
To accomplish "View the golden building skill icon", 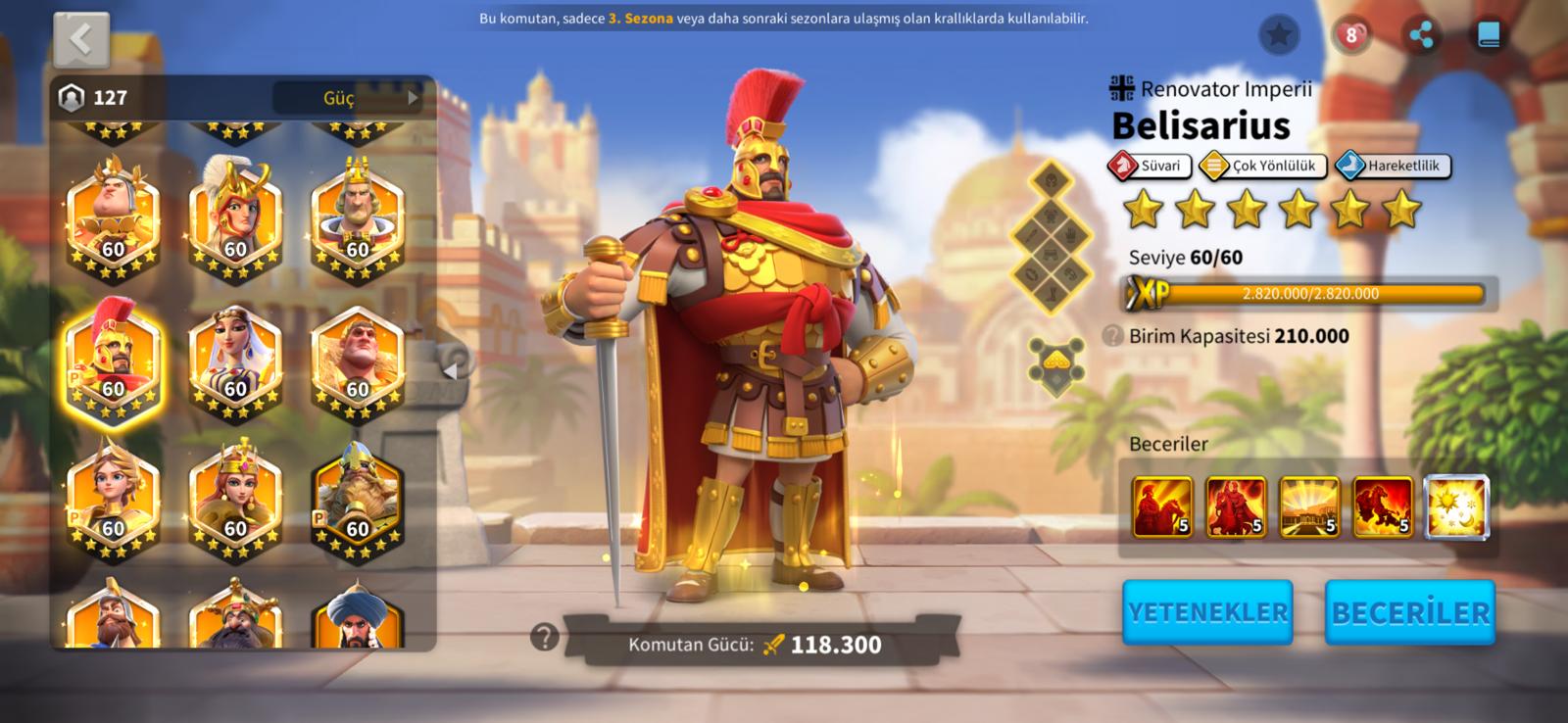I will tap(1309, 507).
